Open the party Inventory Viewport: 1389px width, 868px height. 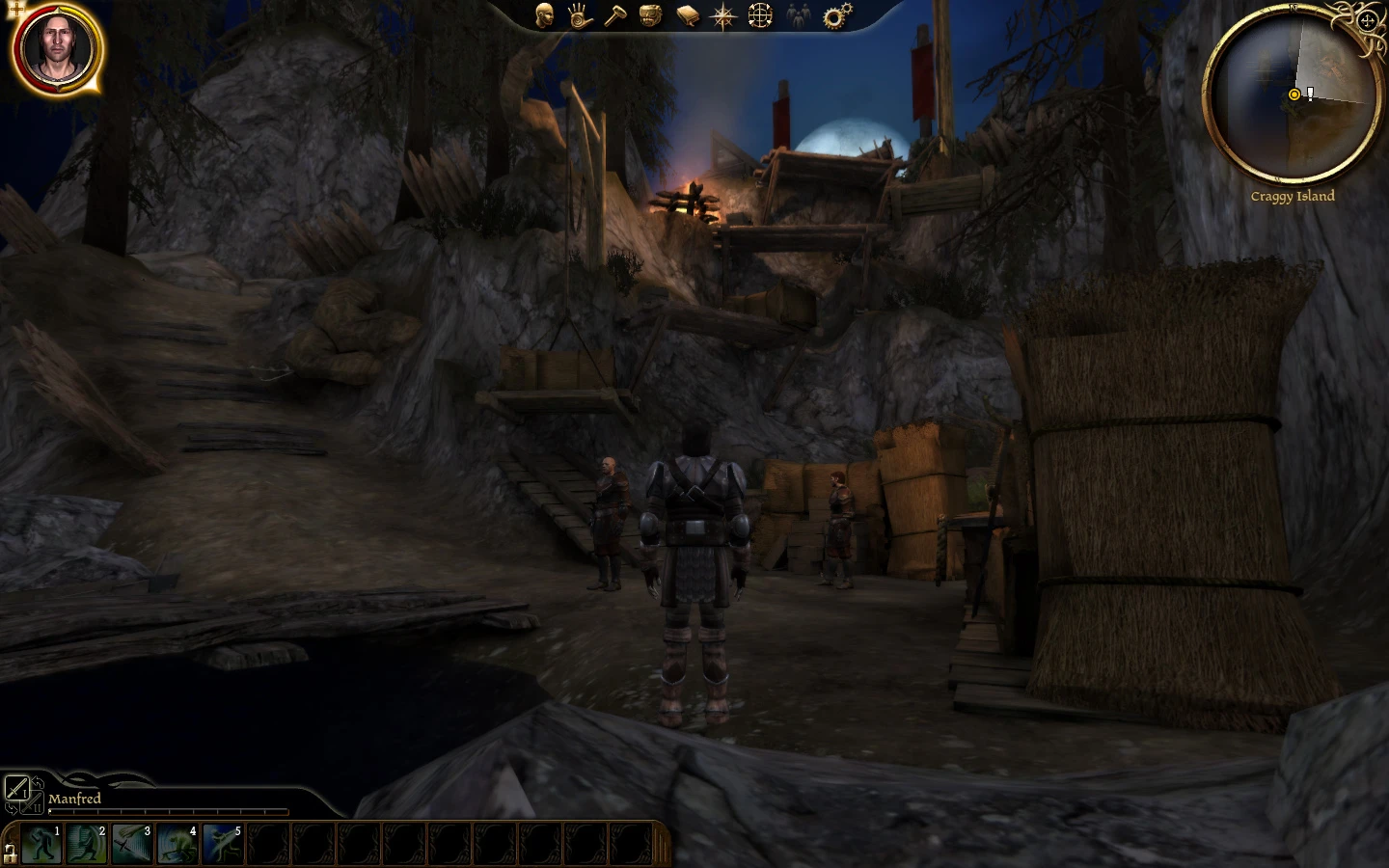[x=650, y=14]
